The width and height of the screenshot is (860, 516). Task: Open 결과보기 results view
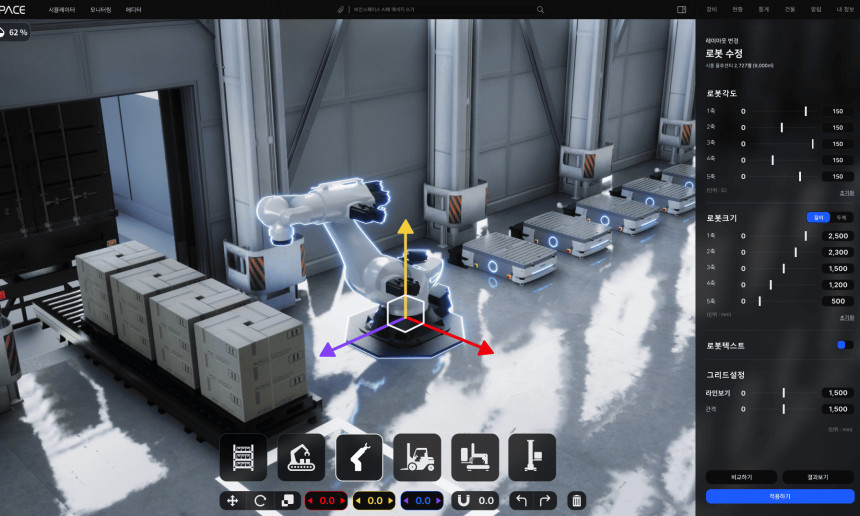pos(818,477)
